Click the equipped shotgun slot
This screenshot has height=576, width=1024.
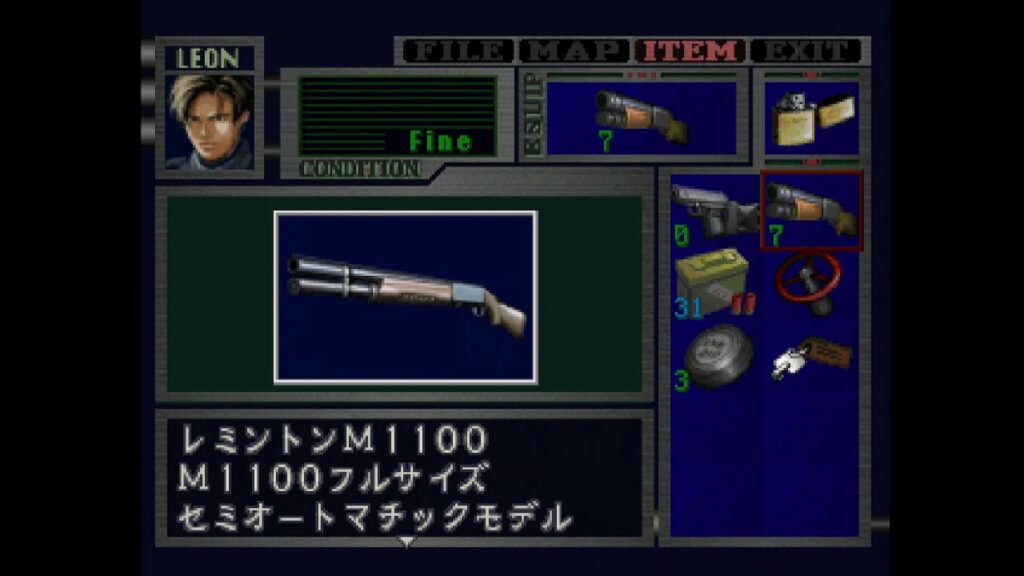[641, 117]
